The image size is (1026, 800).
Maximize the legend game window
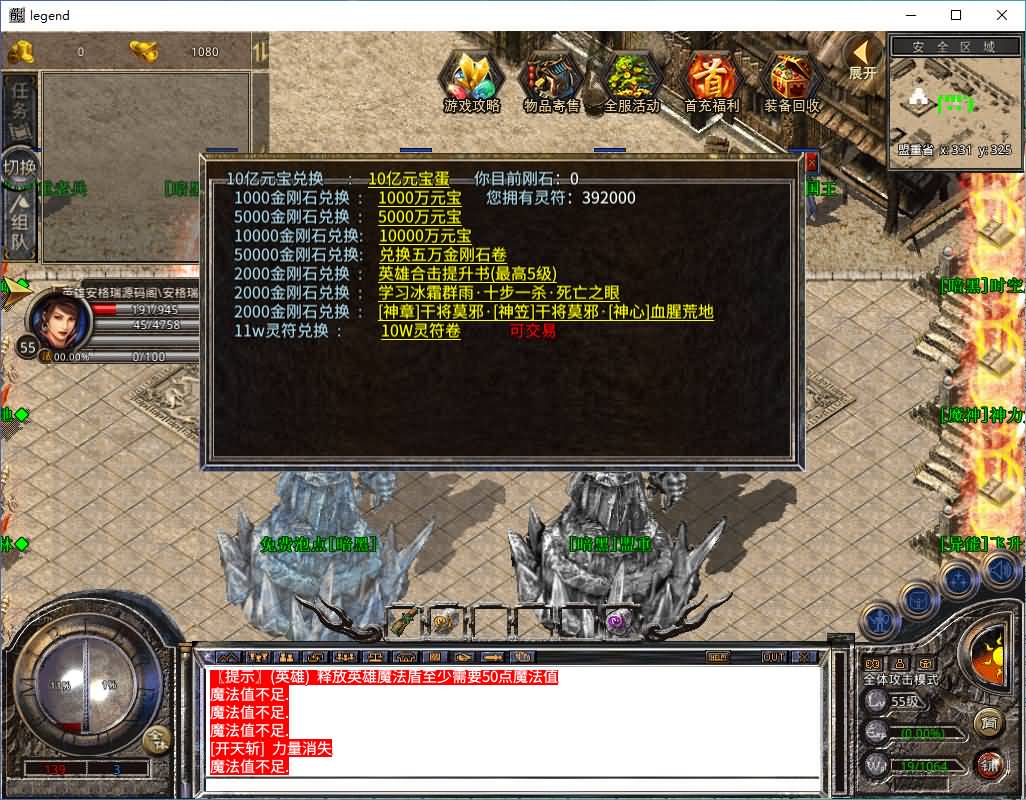point(956,15)
